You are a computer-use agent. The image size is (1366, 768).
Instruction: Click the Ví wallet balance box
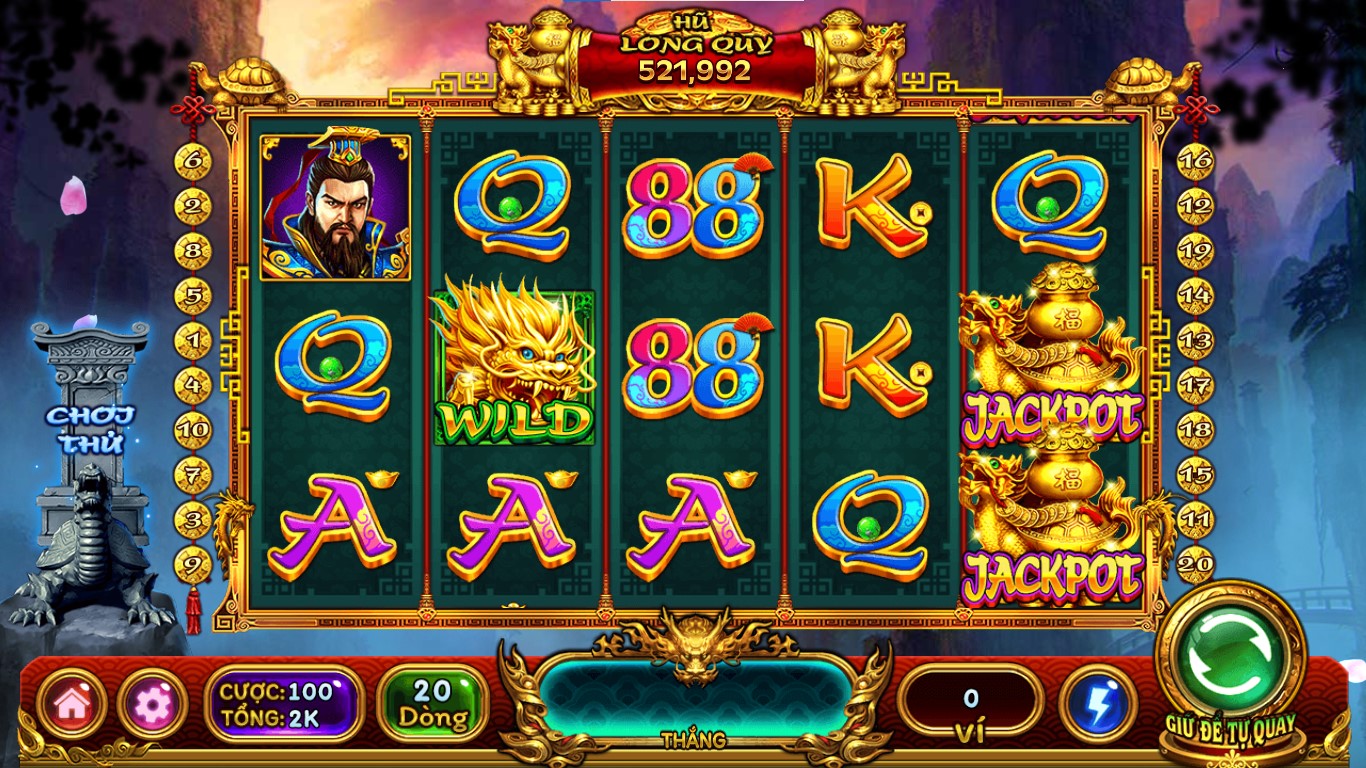point(970,704)
